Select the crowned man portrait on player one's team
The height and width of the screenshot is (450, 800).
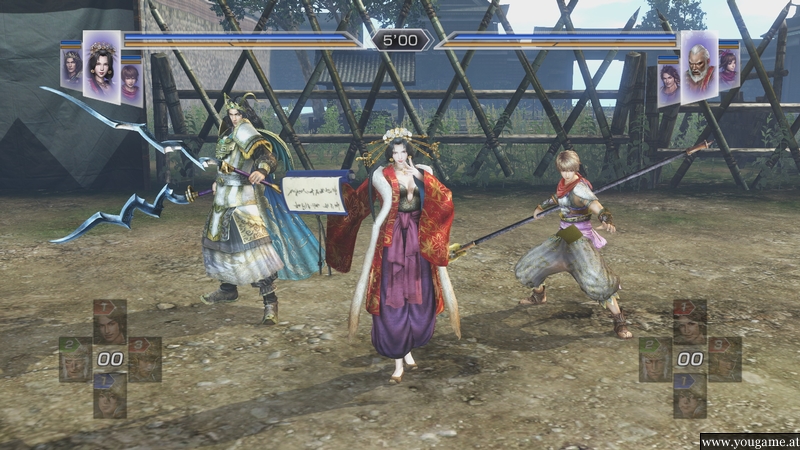tap(71, 70)
